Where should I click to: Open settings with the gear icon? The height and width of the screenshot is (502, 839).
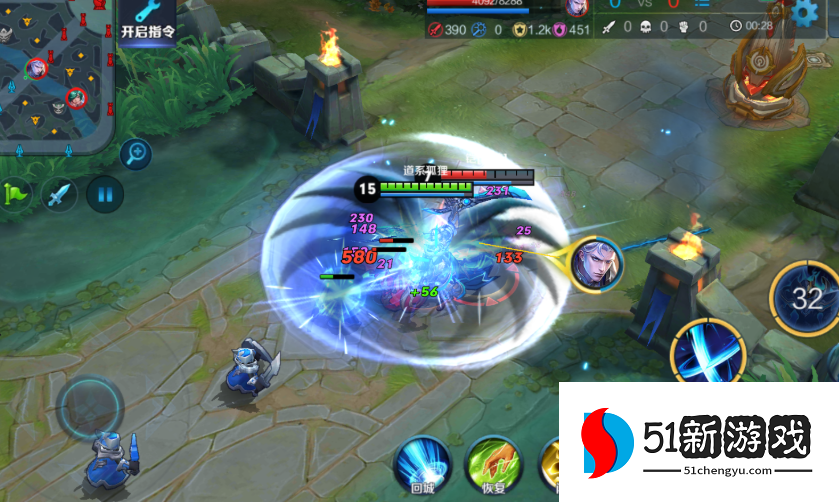[805, 13]
